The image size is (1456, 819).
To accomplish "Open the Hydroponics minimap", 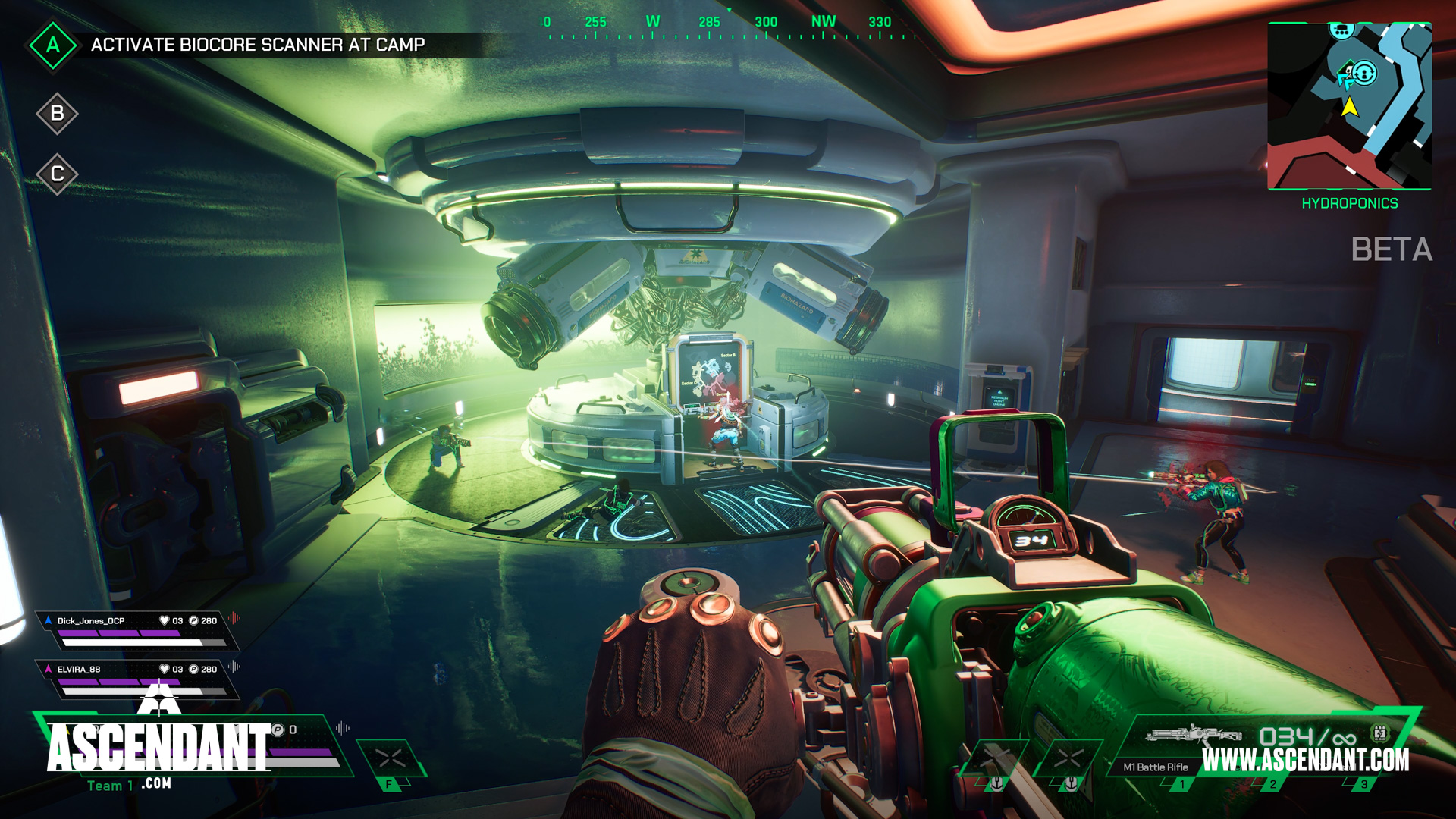I will pyautogui.click(x=1349, y=106).
